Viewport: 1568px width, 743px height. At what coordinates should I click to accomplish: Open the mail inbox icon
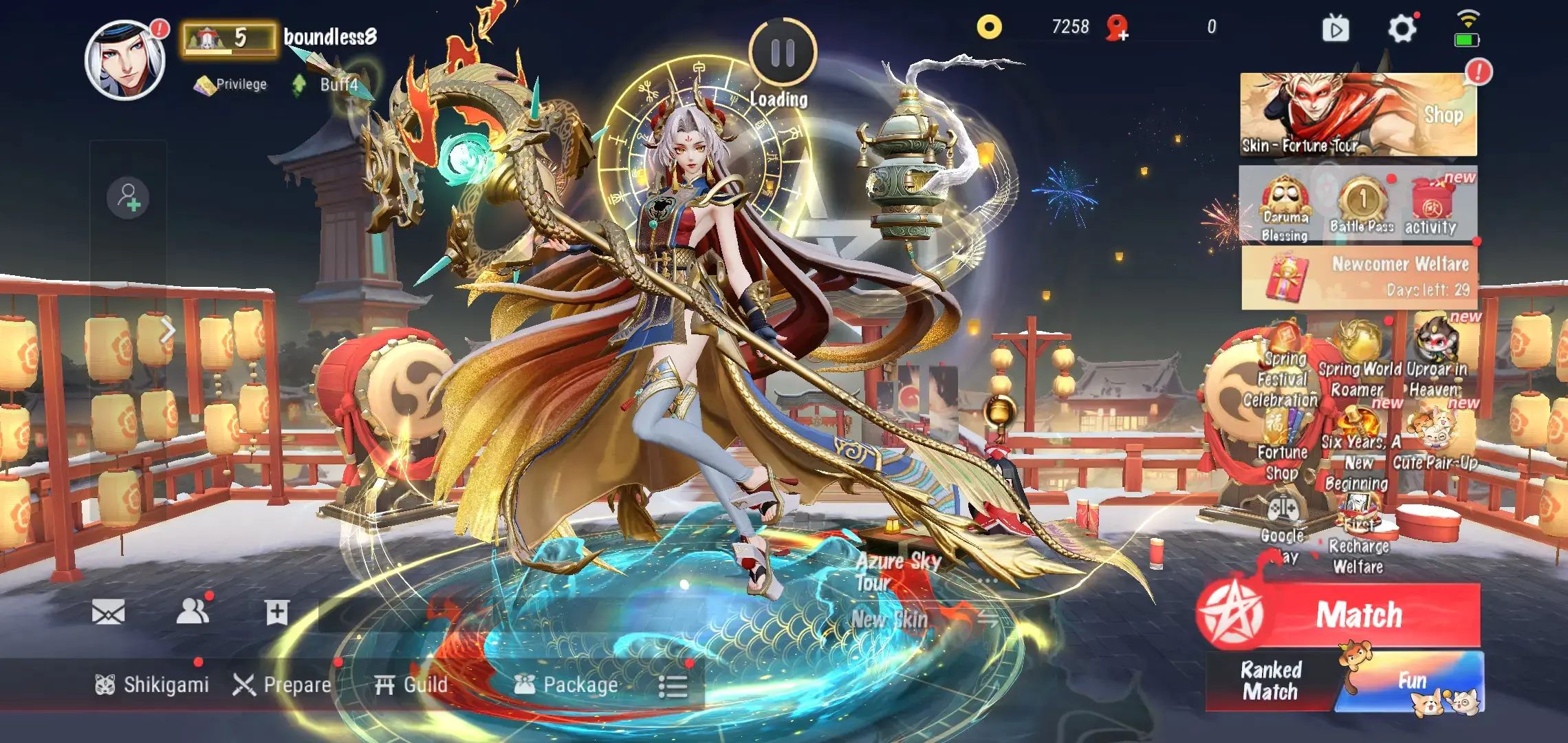pyautogui.click(x=109, y=612)
